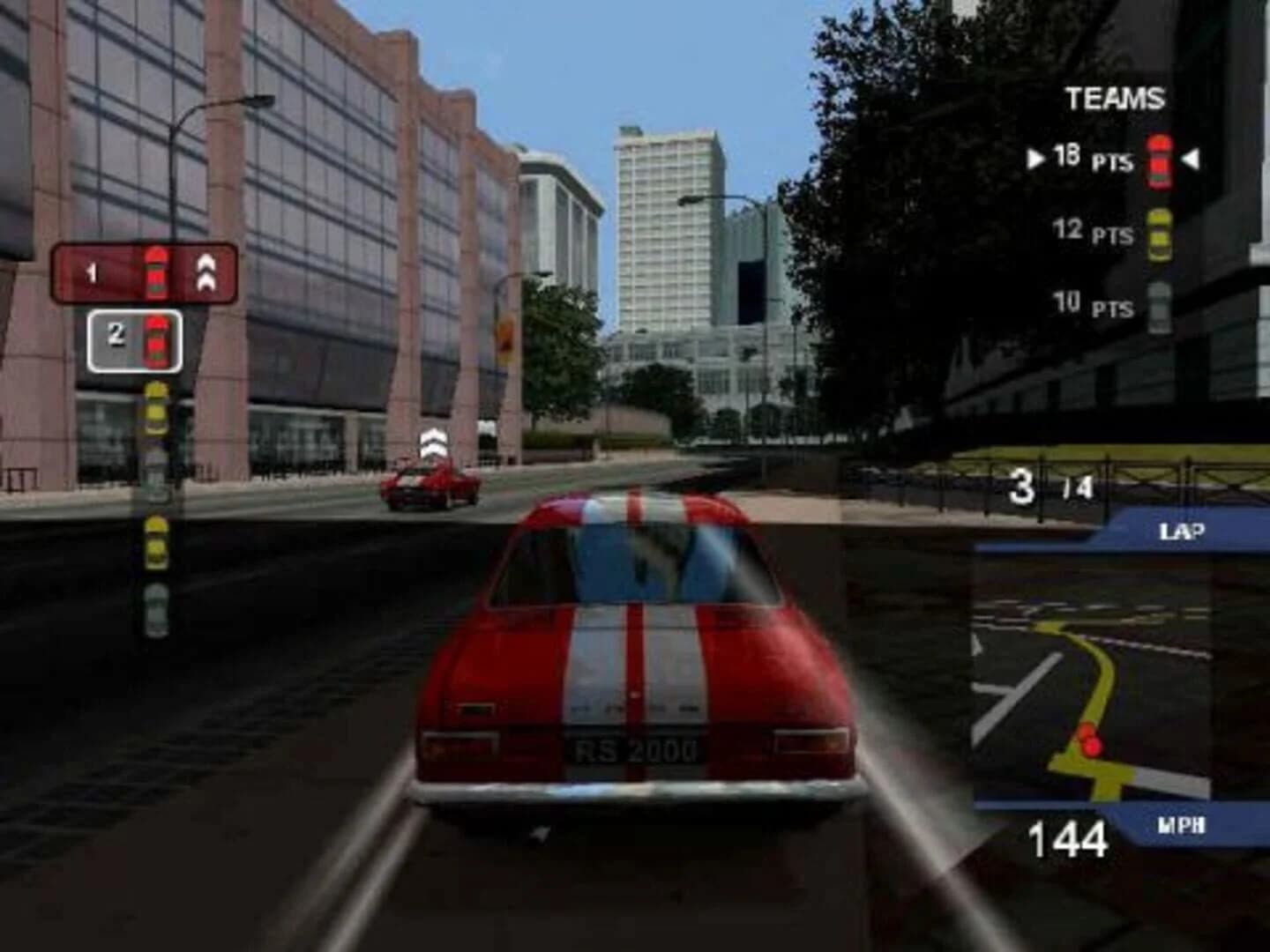This screenshot has height=952, width=1270.
Task: Toggle the right arrow beside 18 PTS
Action: coord(1190,159)
